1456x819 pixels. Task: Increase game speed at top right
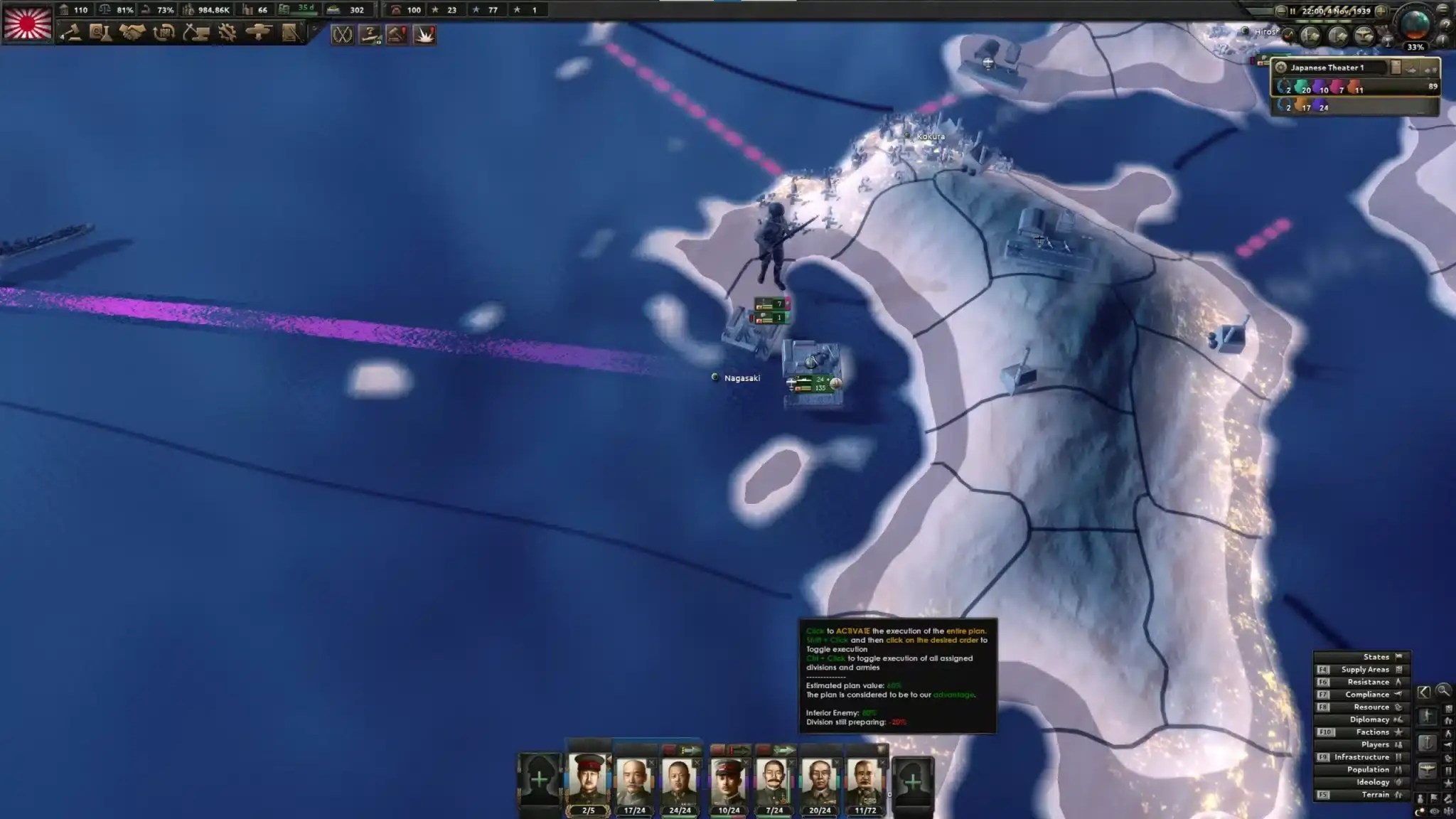[1381, 11]
